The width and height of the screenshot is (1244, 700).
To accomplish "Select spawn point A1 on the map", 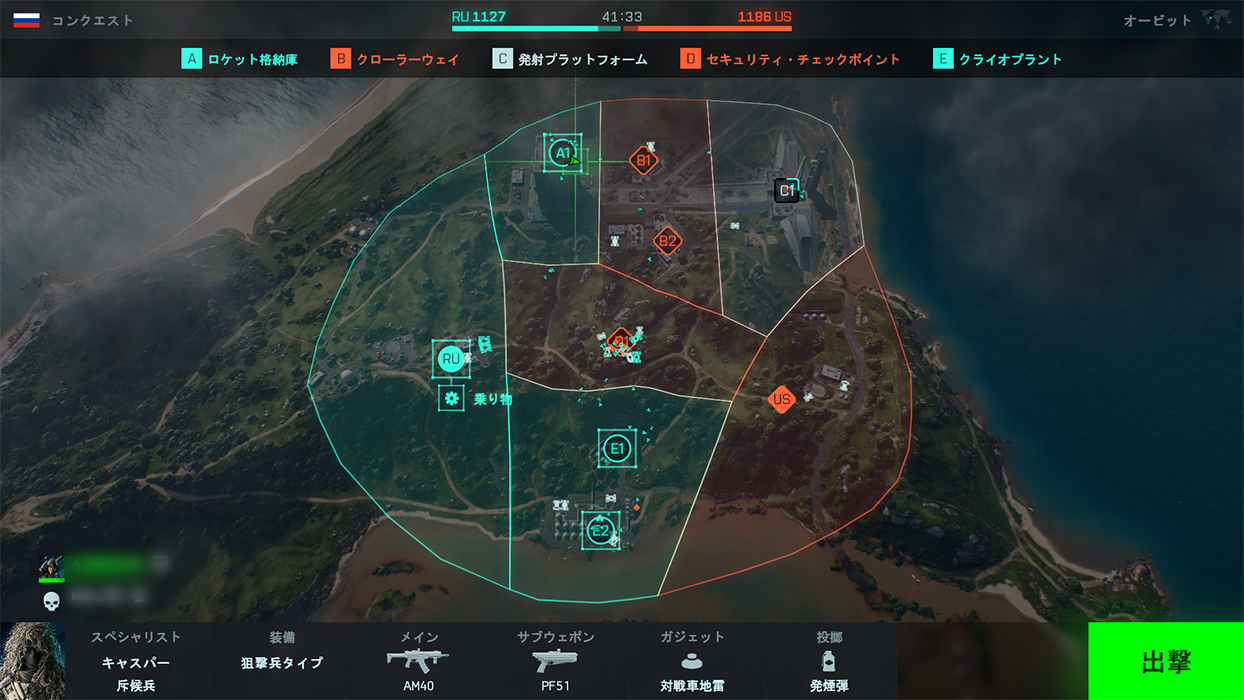I will (562, 154).
